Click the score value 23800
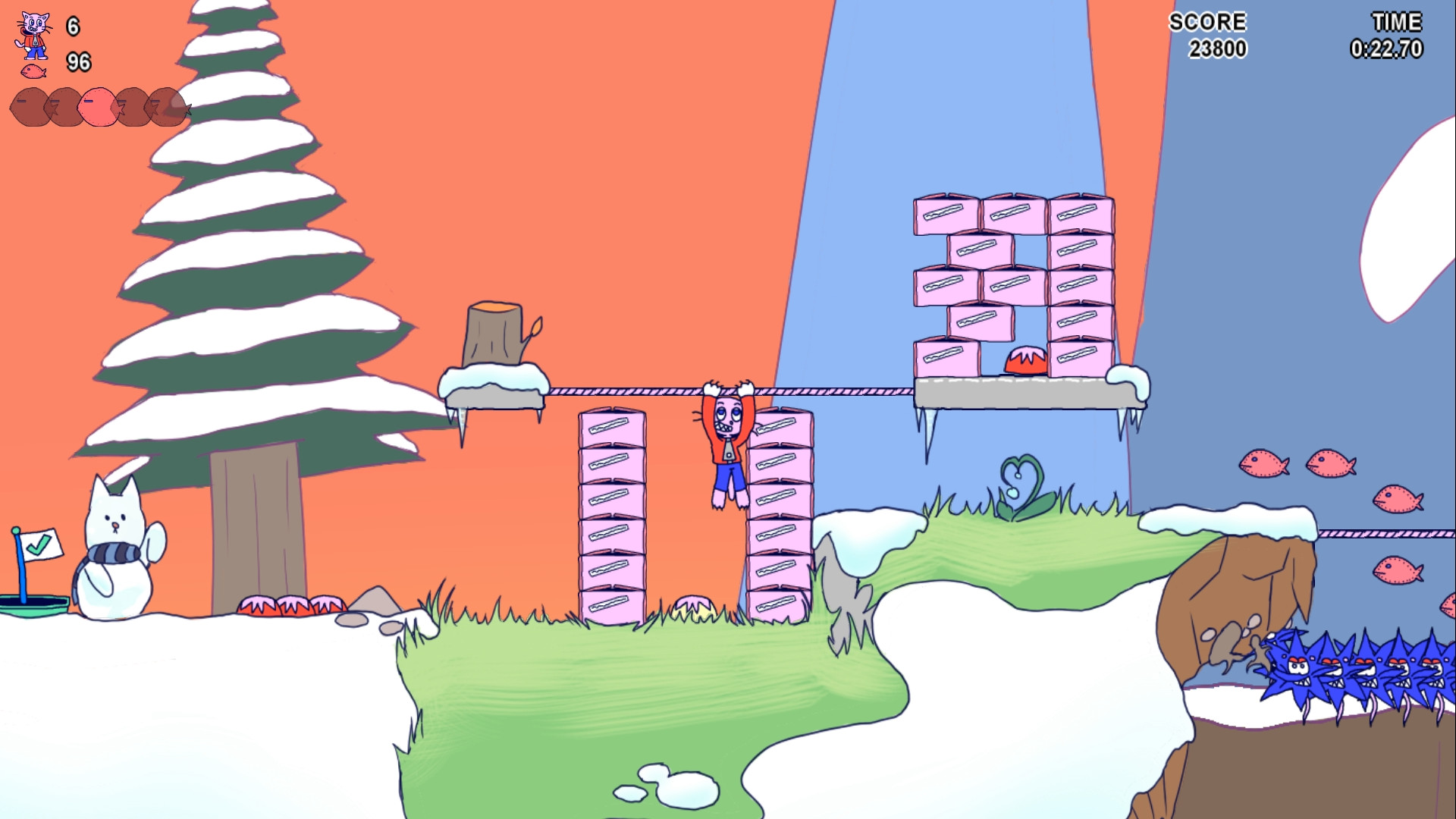This screenshot has width=1456, height=819. (x=1216, y=49)
